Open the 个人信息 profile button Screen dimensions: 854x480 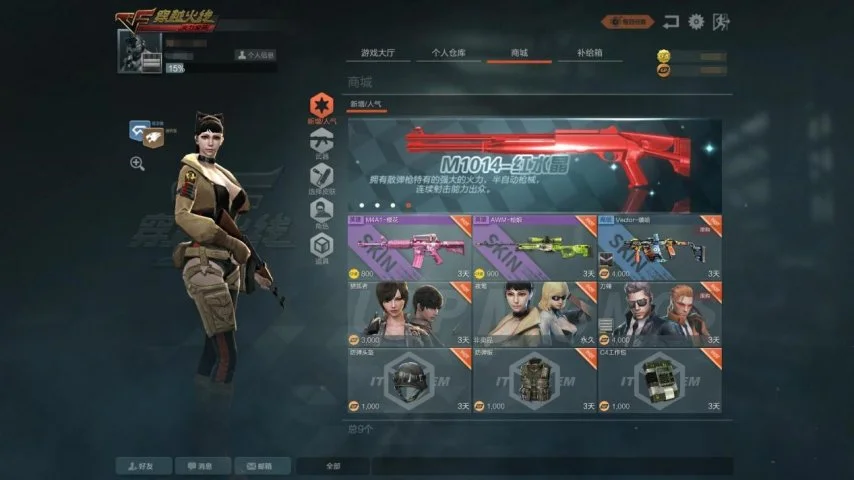256,55
